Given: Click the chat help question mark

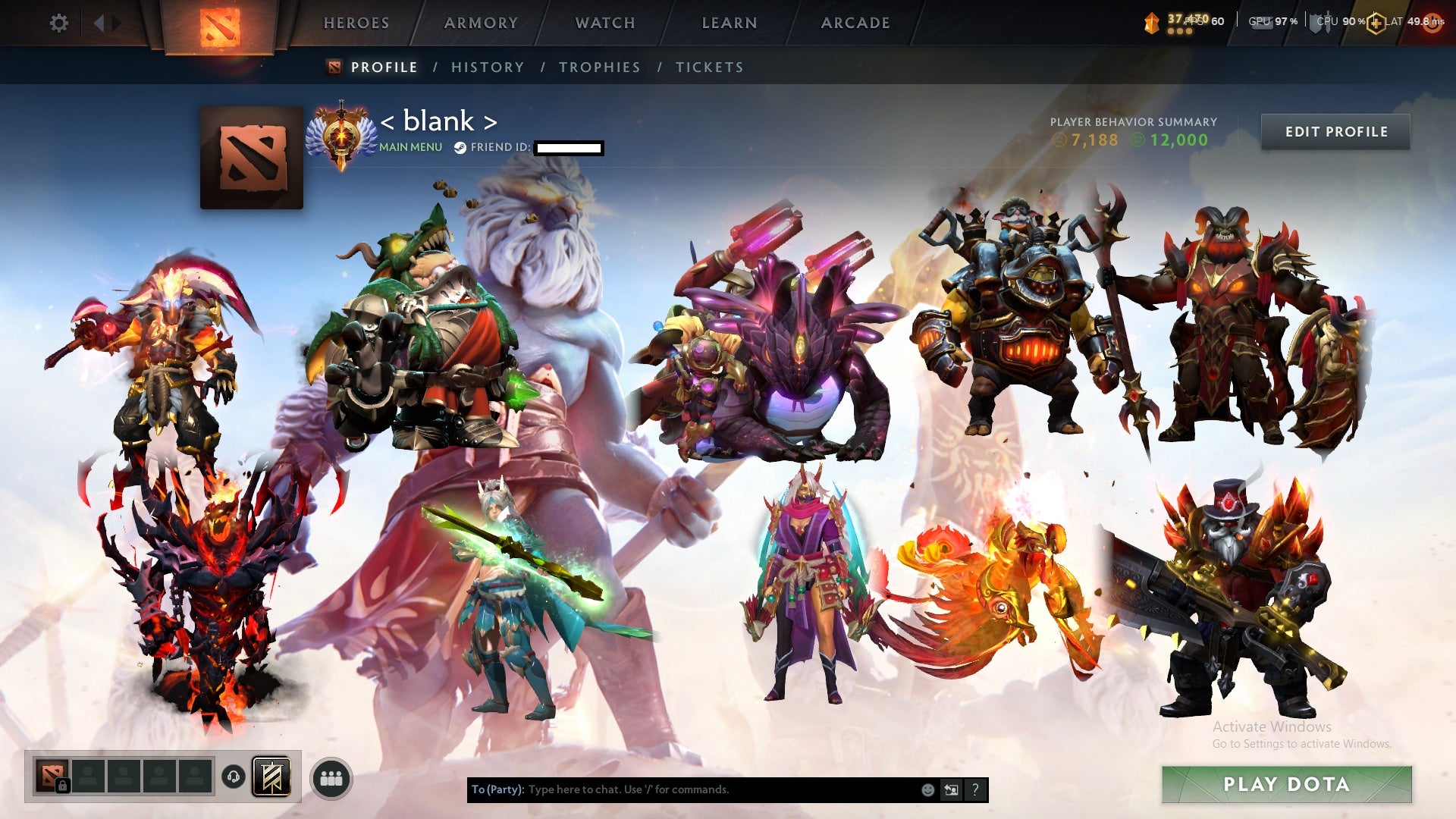Looking at the screenshot, I should point(974,789).
